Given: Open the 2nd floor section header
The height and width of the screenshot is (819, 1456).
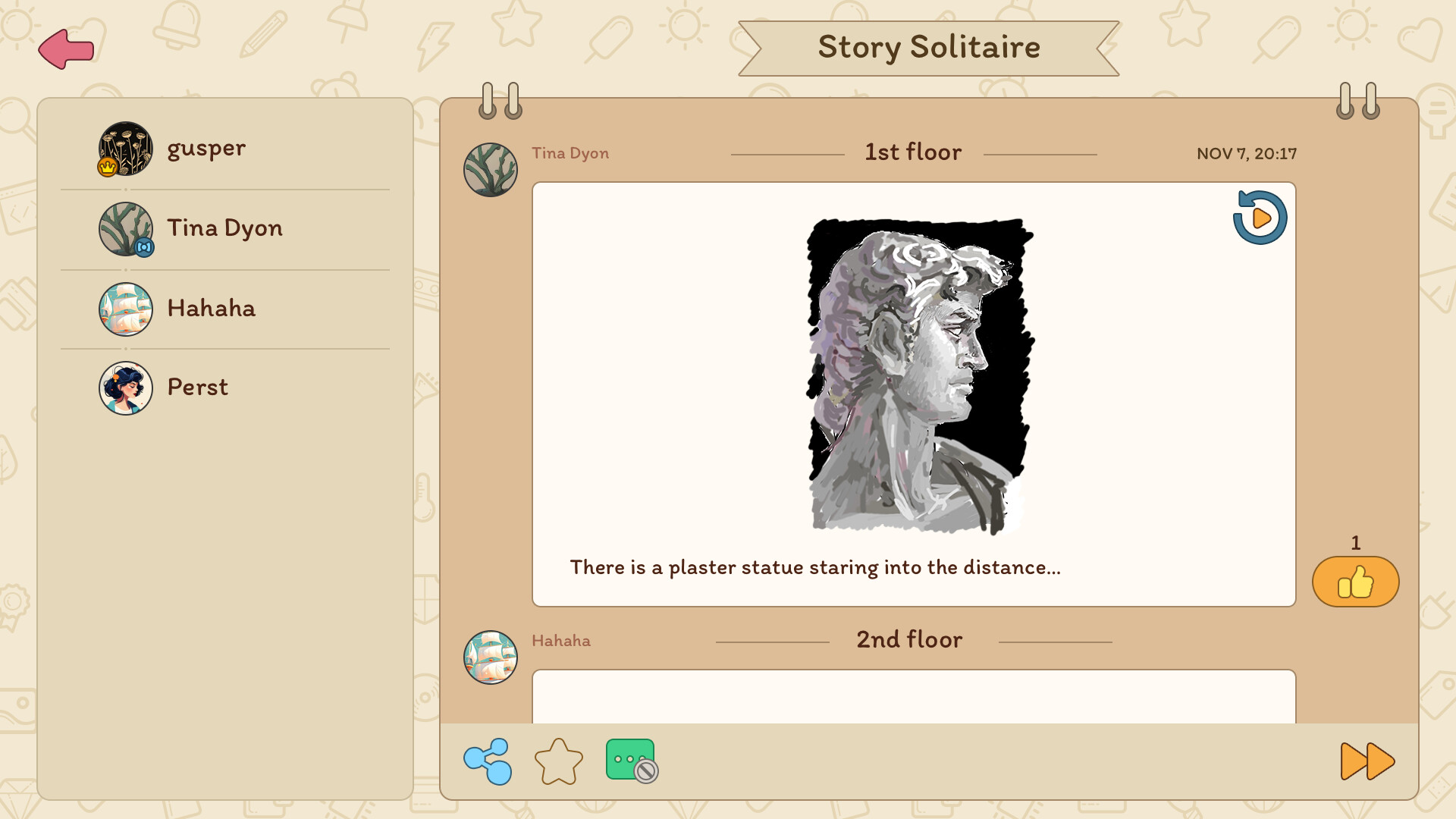Looking at the screenshot, I should click(x=908, y=640).
